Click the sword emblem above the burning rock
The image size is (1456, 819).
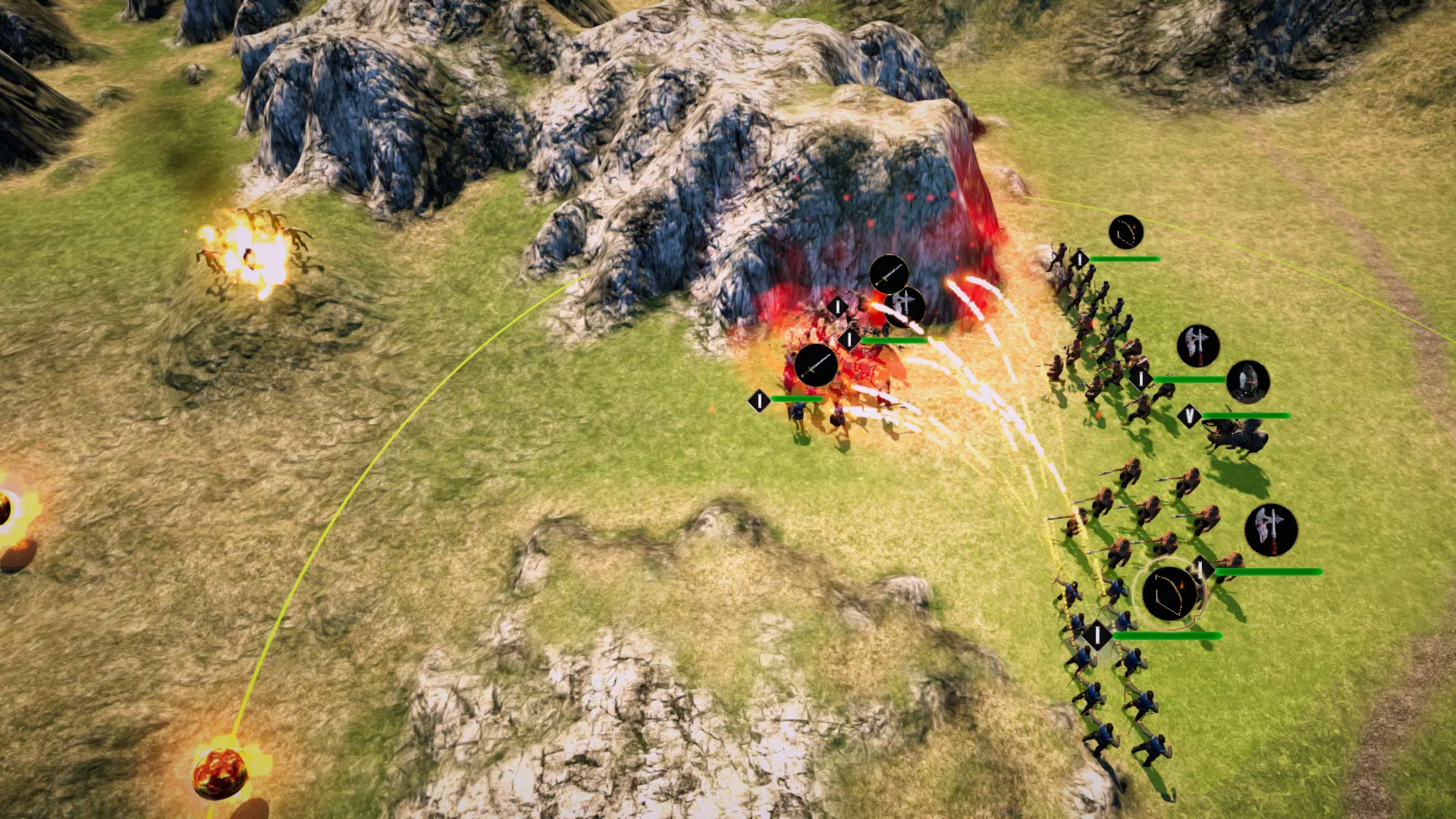click(890, 274)
